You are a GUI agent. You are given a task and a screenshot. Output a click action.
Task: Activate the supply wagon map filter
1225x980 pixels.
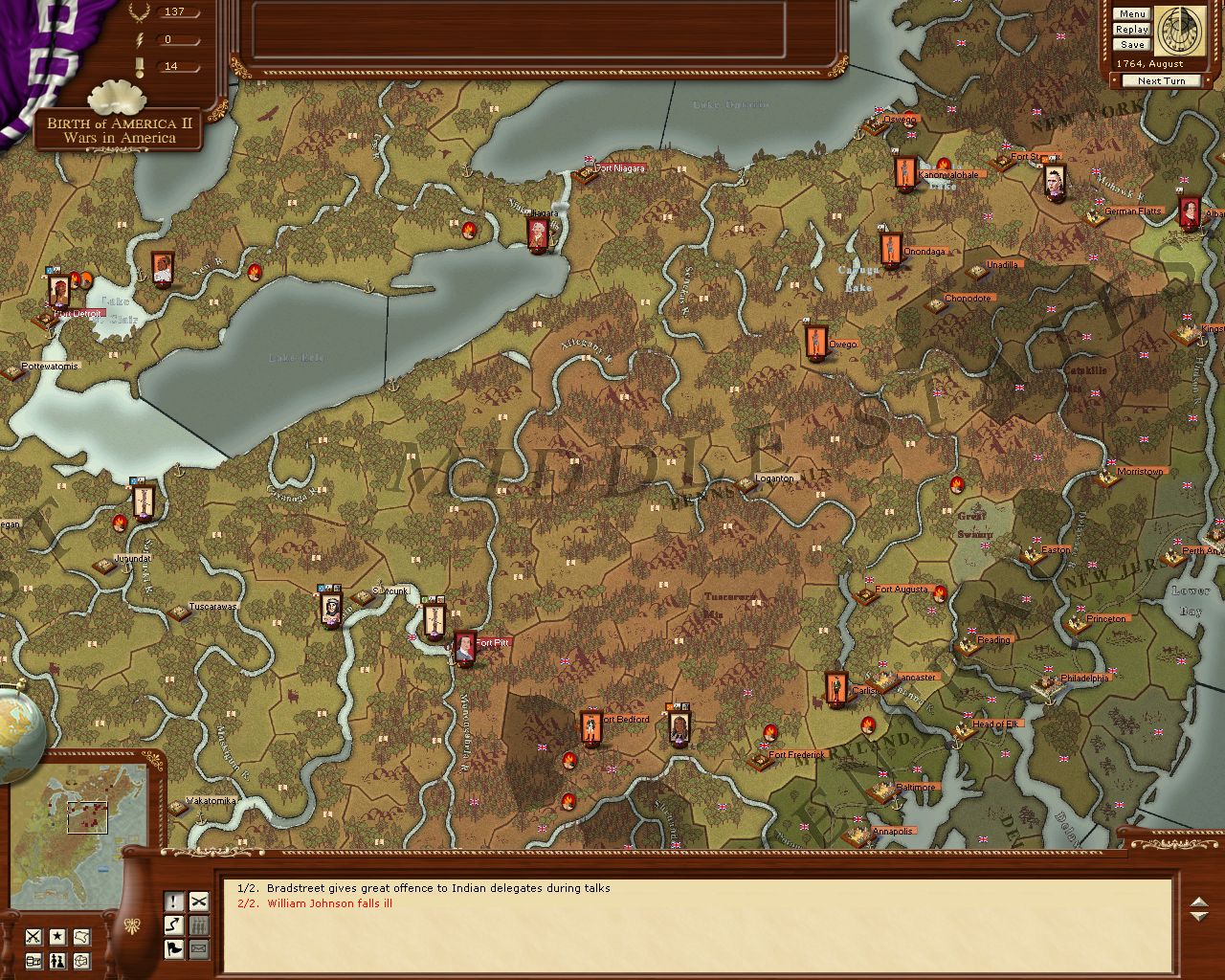pos(33,960)
